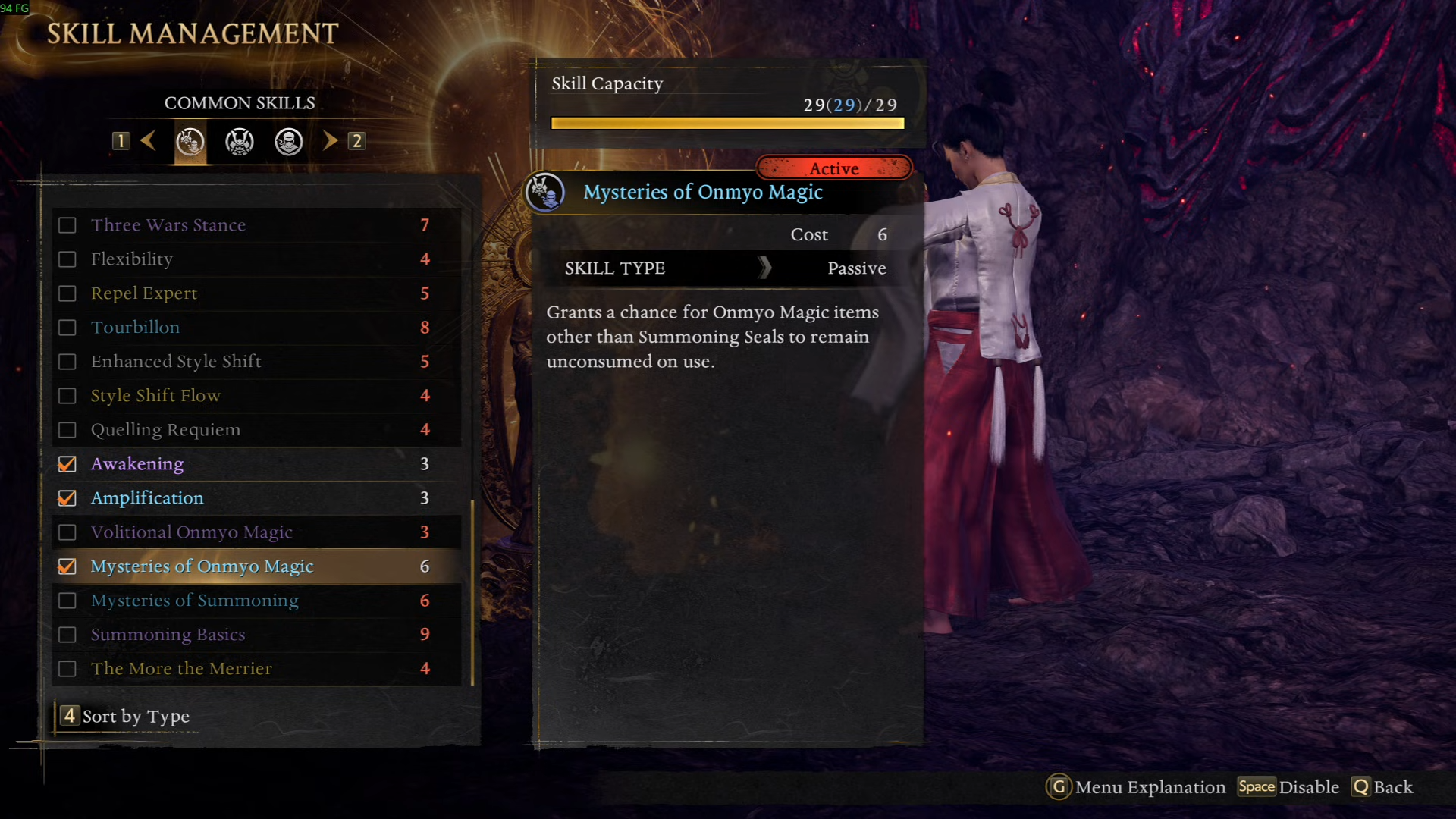The image size is (1456, 819).
Task: Switch to the third skill category tab
Action: 289,142
